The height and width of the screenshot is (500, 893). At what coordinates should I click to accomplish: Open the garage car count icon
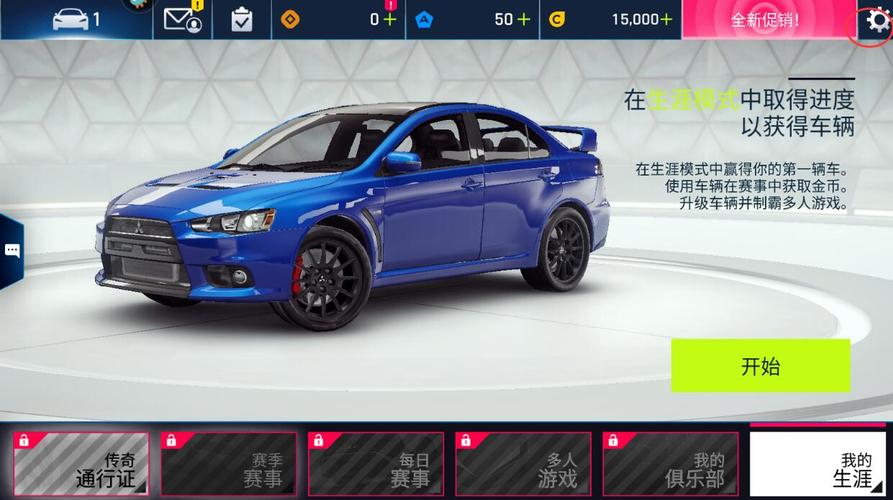(x=76, y=19)
